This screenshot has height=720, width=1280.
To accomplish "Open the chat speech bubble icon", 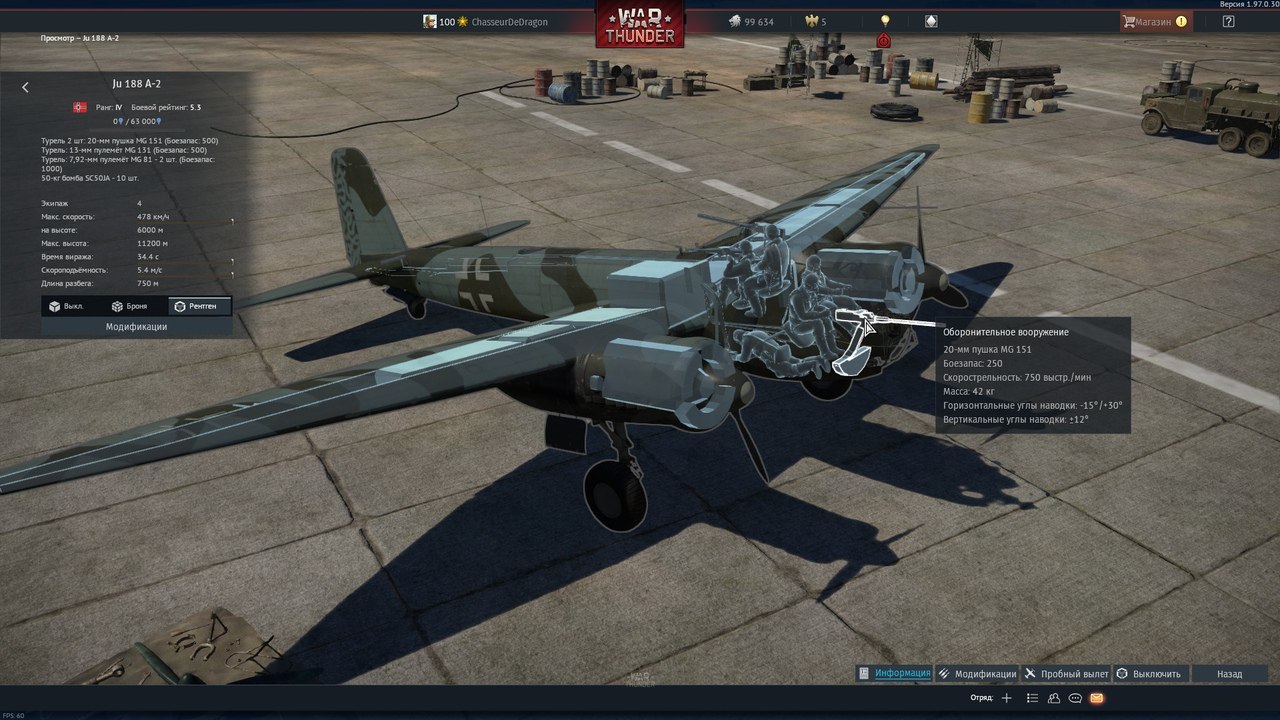I will point(1076,698).
